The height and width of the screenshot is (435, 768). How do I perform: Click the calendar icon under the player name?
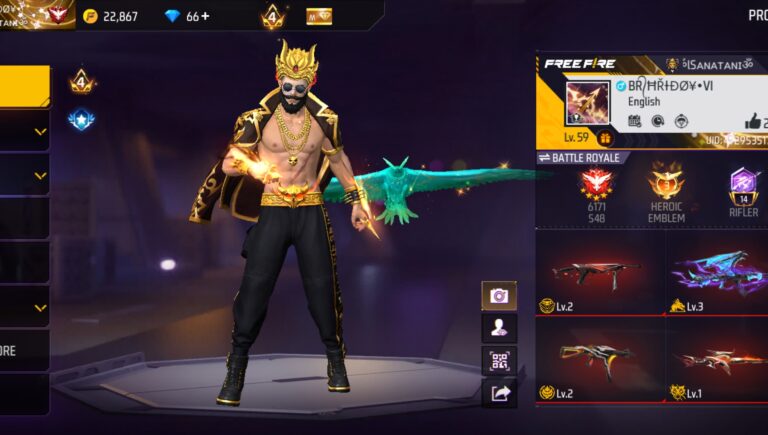pos(635,121)
